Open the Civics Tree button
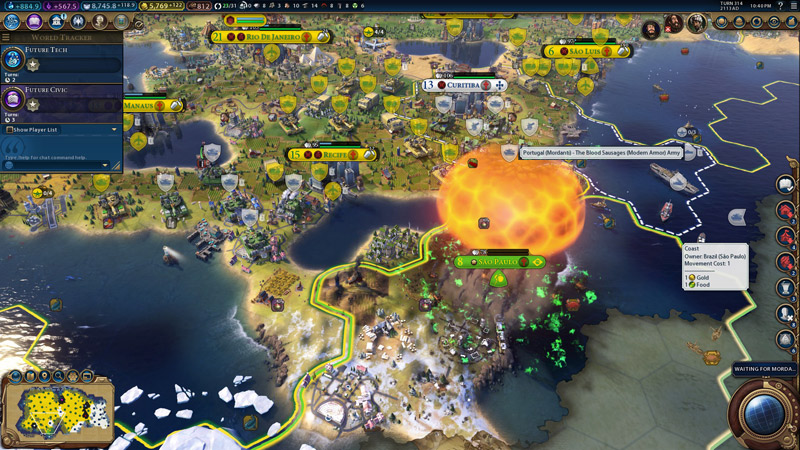 point(36,21)
